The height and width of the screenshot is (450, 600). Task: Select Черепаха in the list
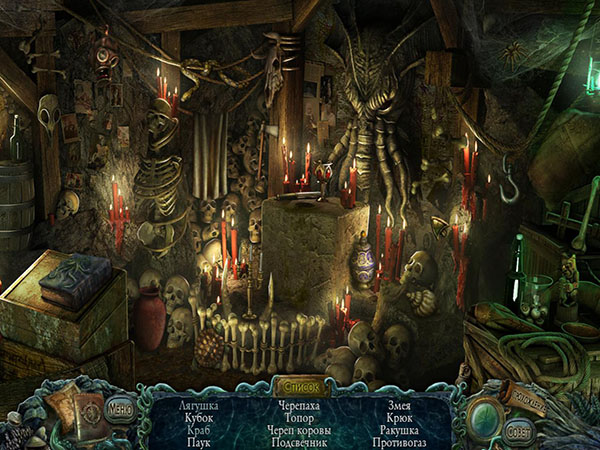(300, 405)
